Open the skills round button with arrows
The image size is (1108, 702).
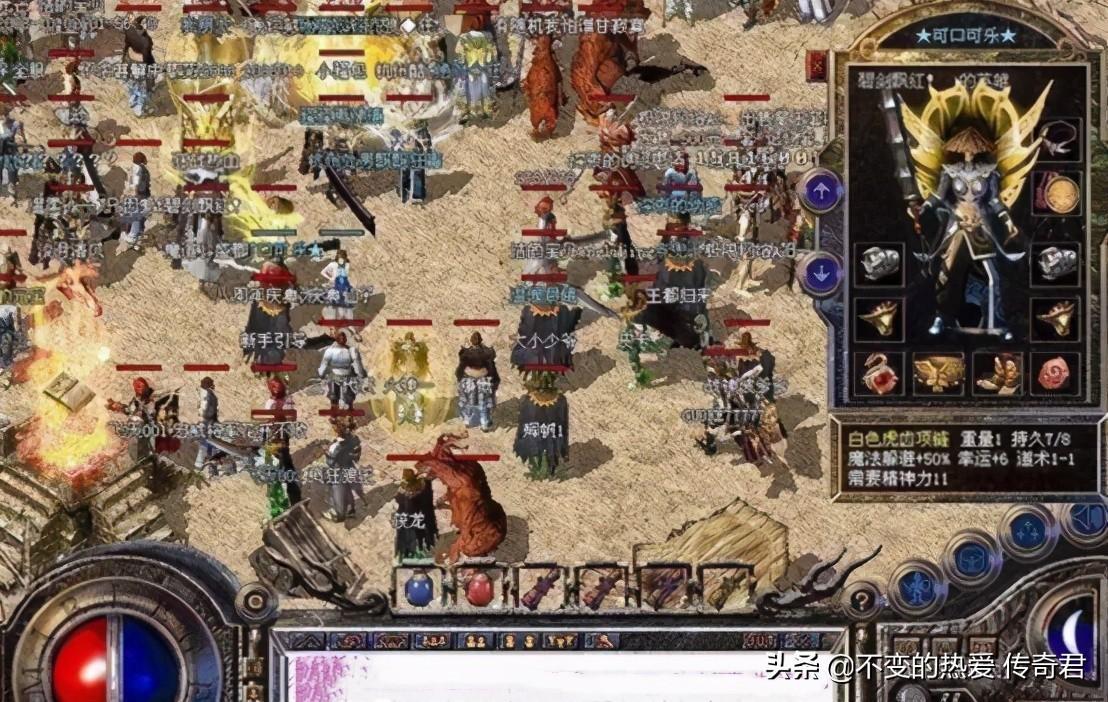tap(1028, 531)
